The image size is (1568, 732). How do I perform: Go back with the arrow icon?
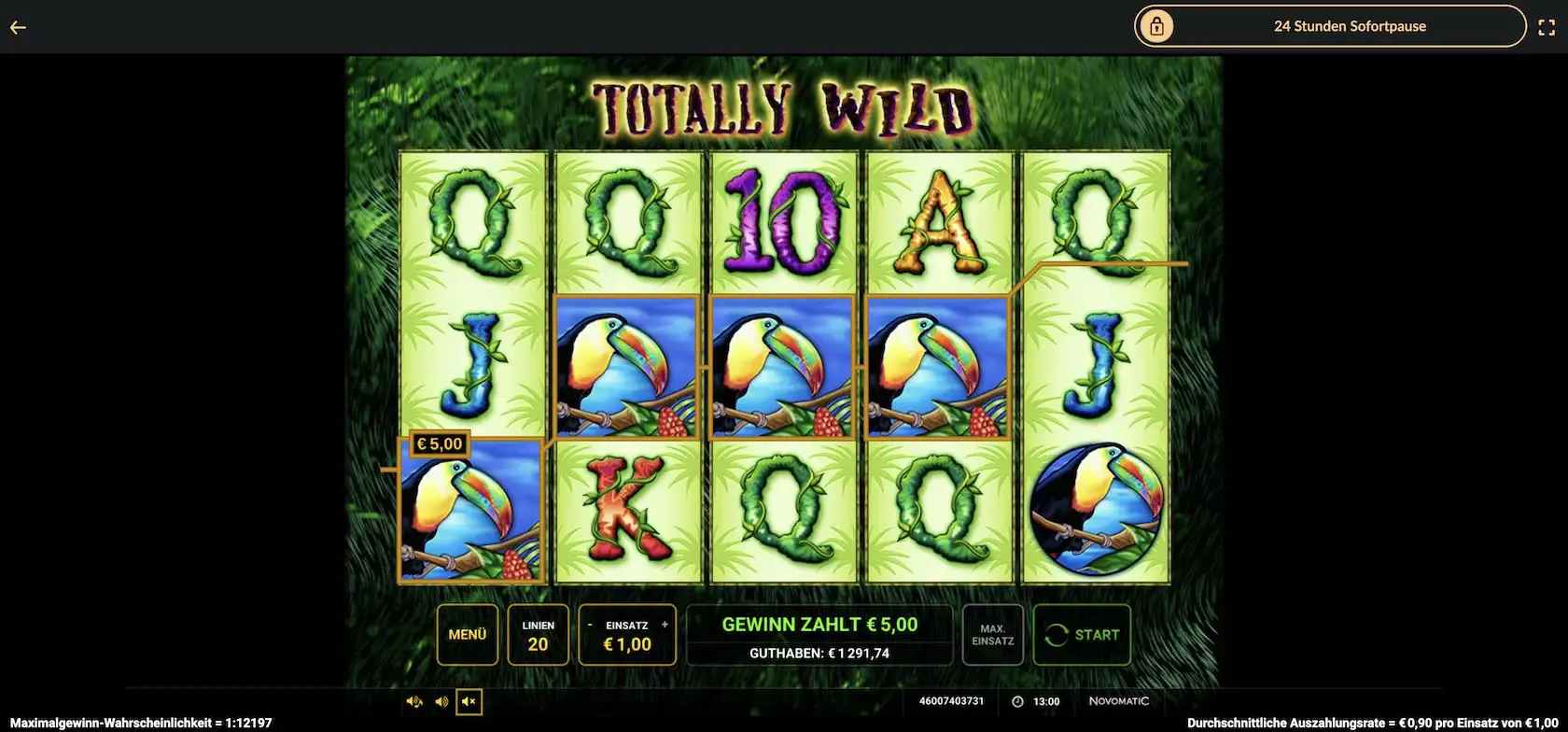[18, 27]
